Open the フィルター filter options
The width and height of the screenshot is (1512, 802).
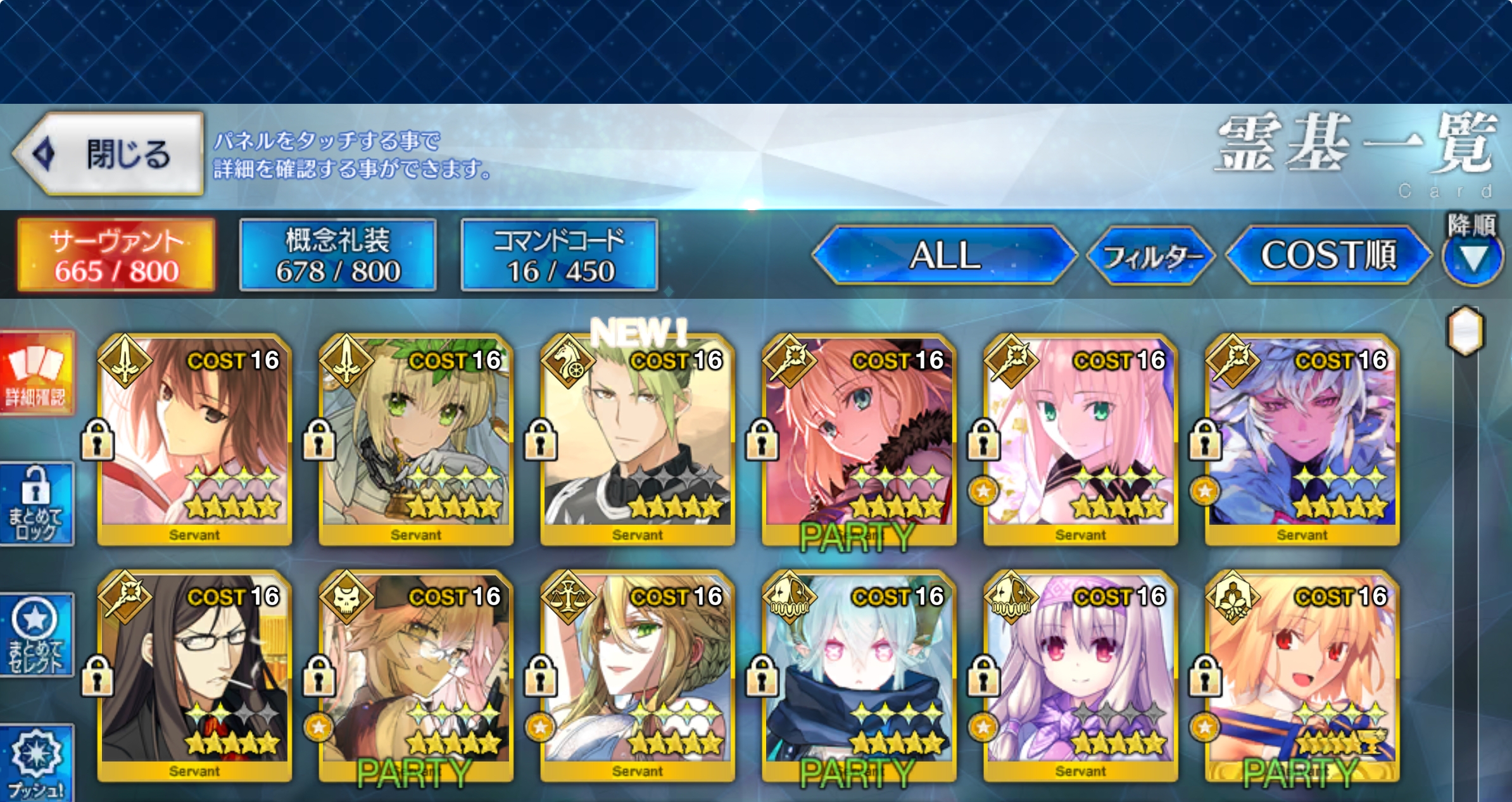[x=1151, y=256]
